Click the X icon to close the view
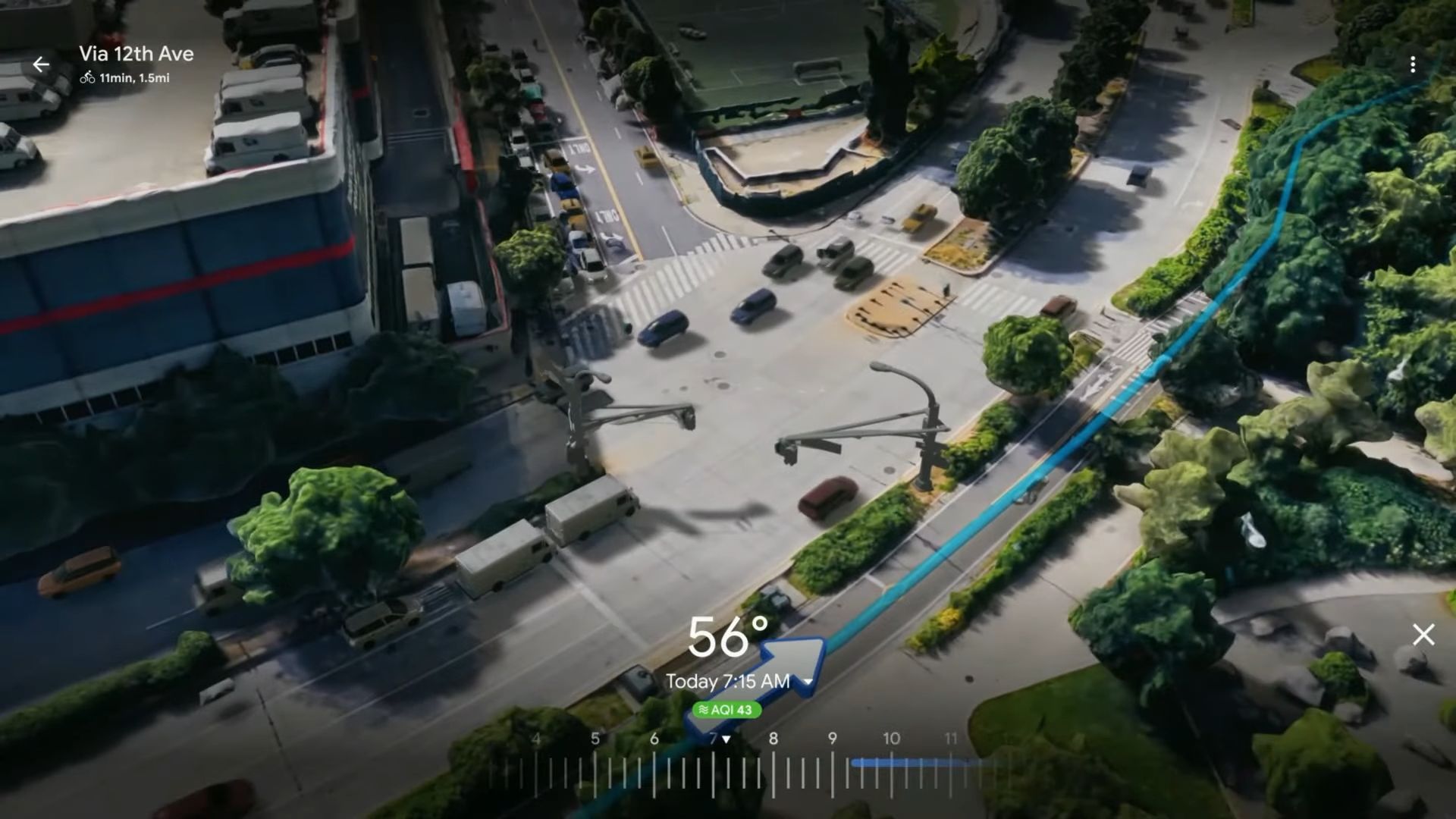The image size is (1456, 819). coord(1423,635)
